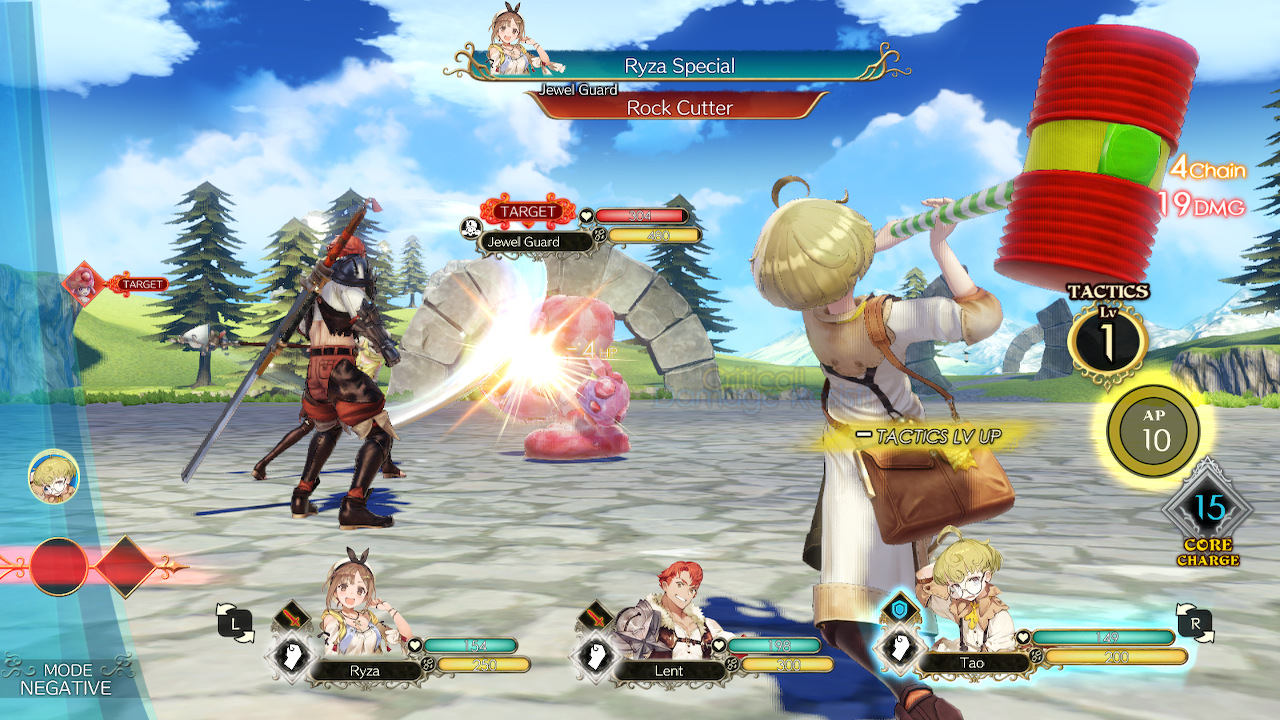Click the fist emblem beside Lent's name
Screen dimensions: 1280x720
pyautogui.click(x=596, y=657)
